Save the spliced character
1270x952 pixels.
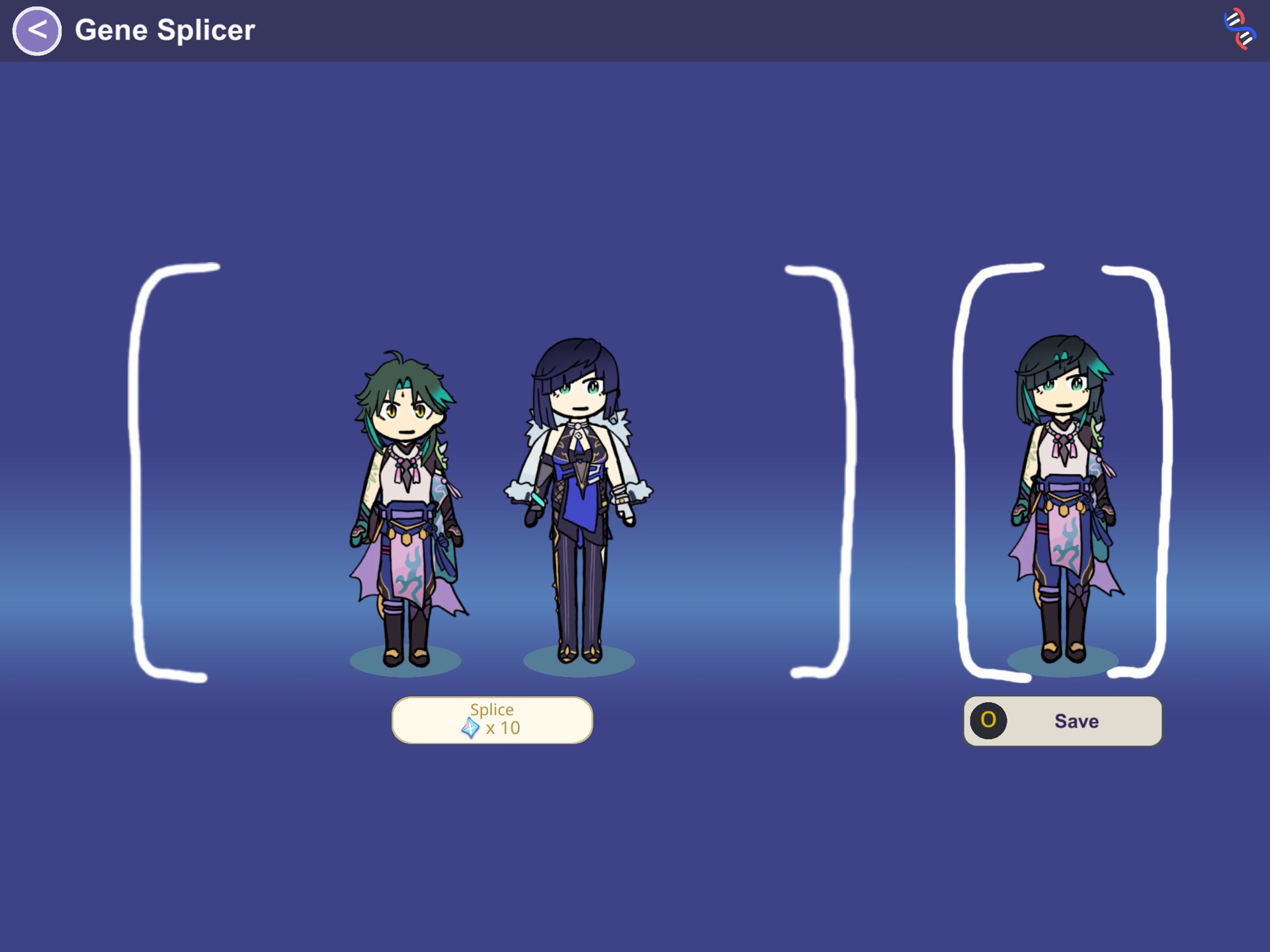(x=1062, y=721)
